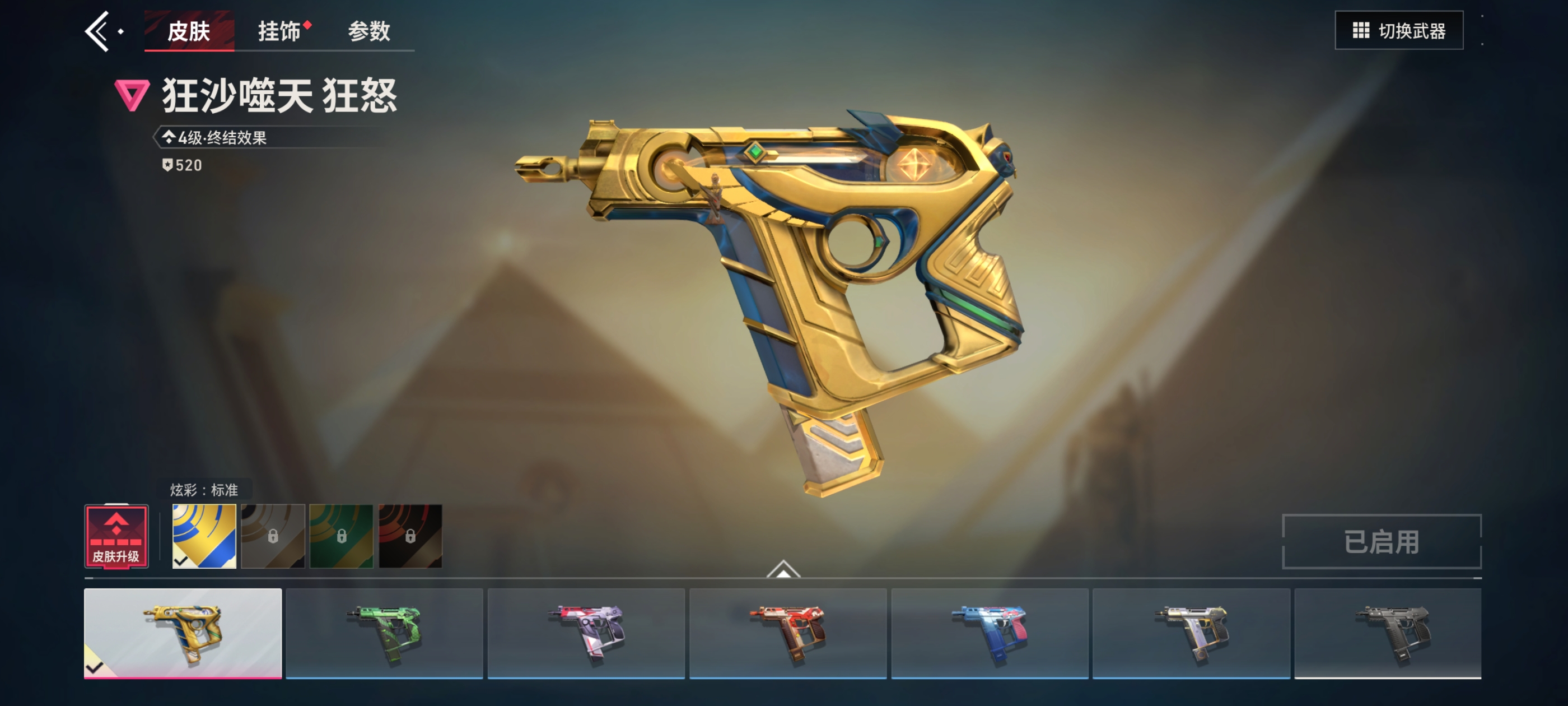Choose the locked brown variant swatch
1568x706 pixels.
pos(273,536)
